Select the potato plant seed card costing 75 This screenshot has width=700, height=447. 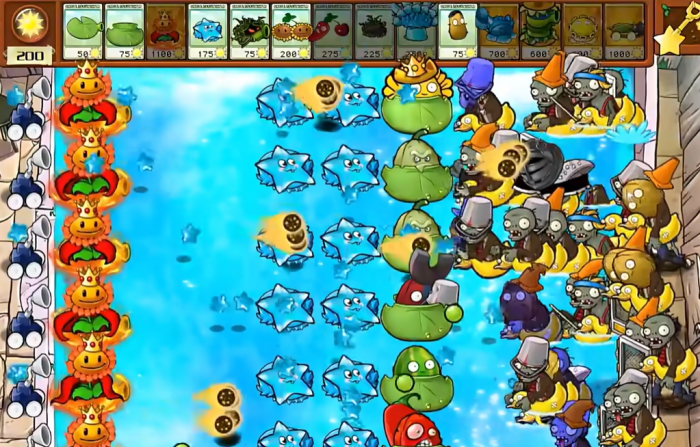tap(456, 30)
